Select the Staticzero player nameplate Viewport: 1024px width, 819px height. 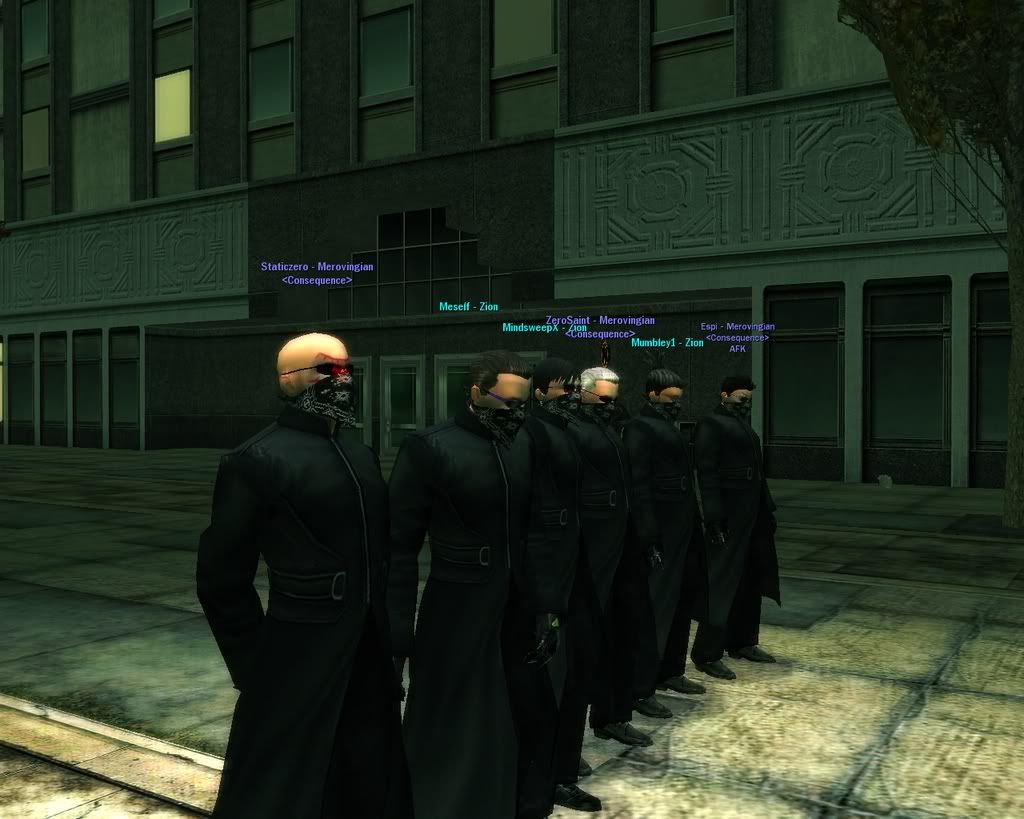(x=316, y=267)
